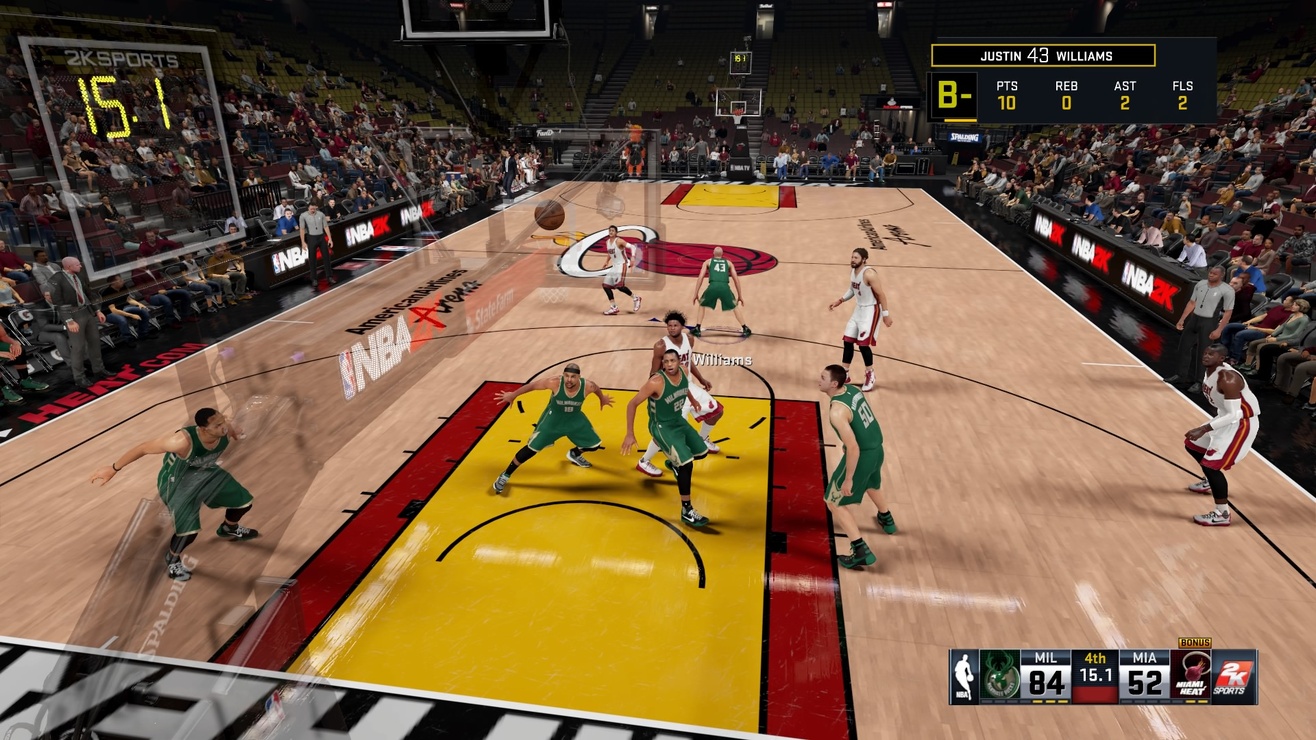The image size is (1316, 740).
Task: Click the MIL 84 score display
Action: (x=1046, y=680)
